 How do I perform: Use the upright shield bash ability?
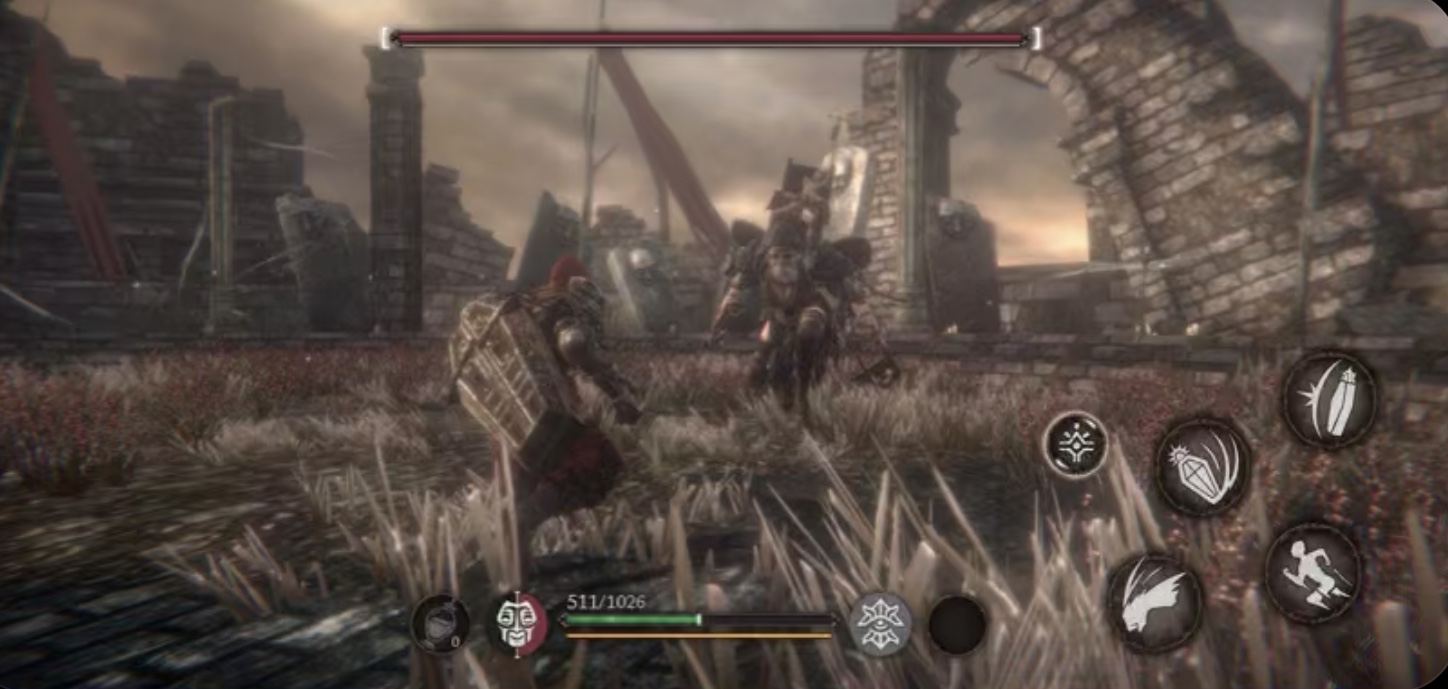(1329, 399)
